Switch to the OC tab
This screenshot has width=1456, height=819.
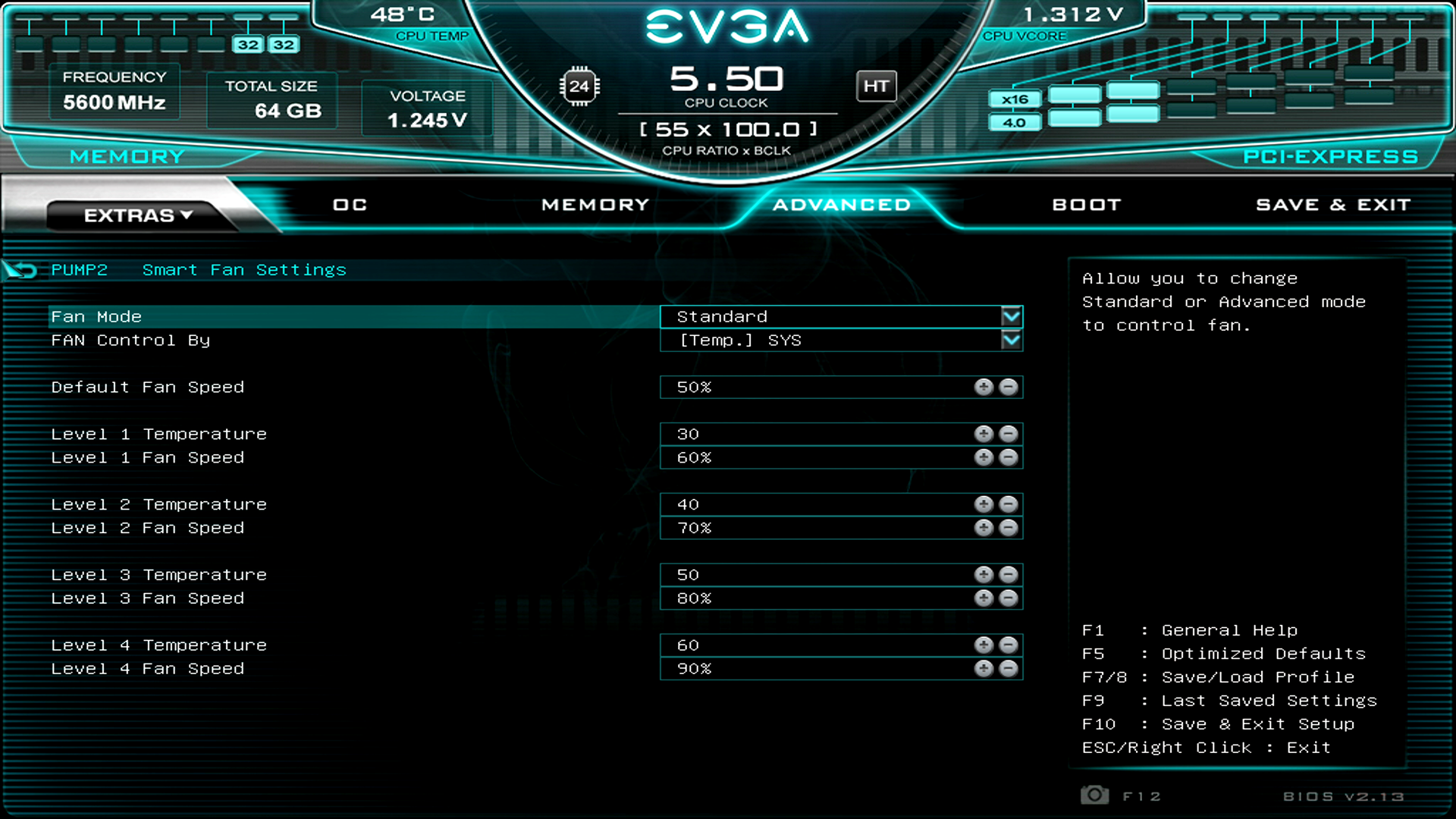[349, 204]
